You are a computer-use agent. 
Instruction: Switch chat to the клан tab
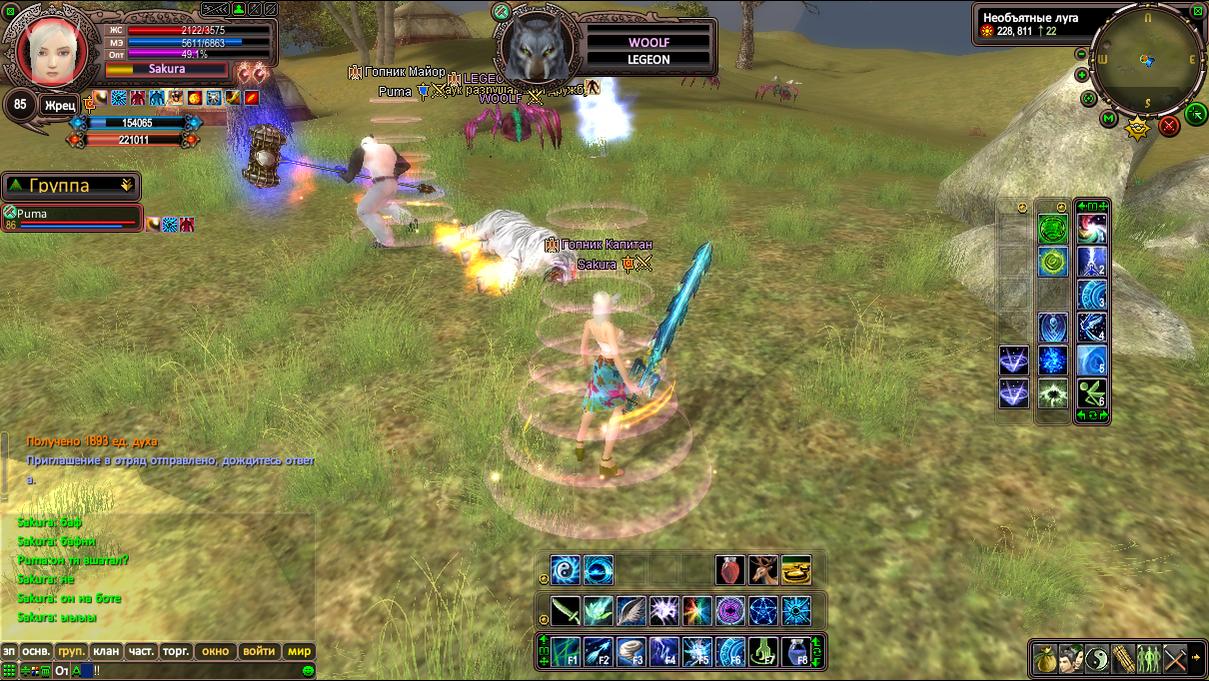click(x=106, y=651)
